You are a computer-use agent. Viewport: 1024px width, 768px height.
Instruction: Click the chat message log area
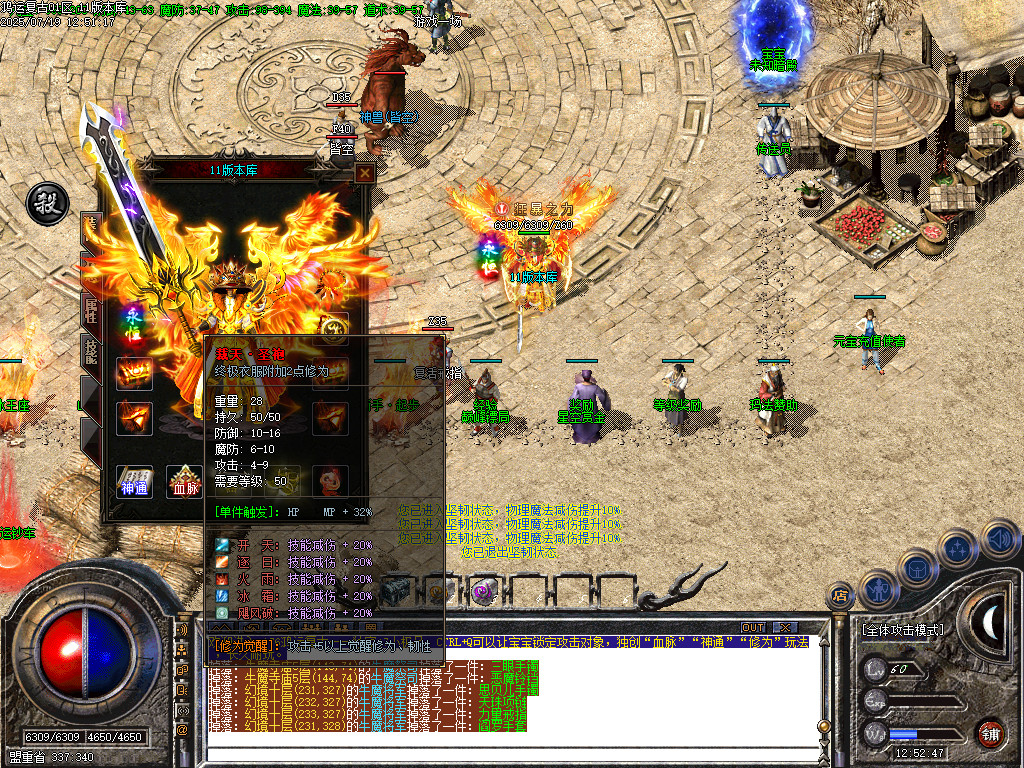[x=510, y=700]
